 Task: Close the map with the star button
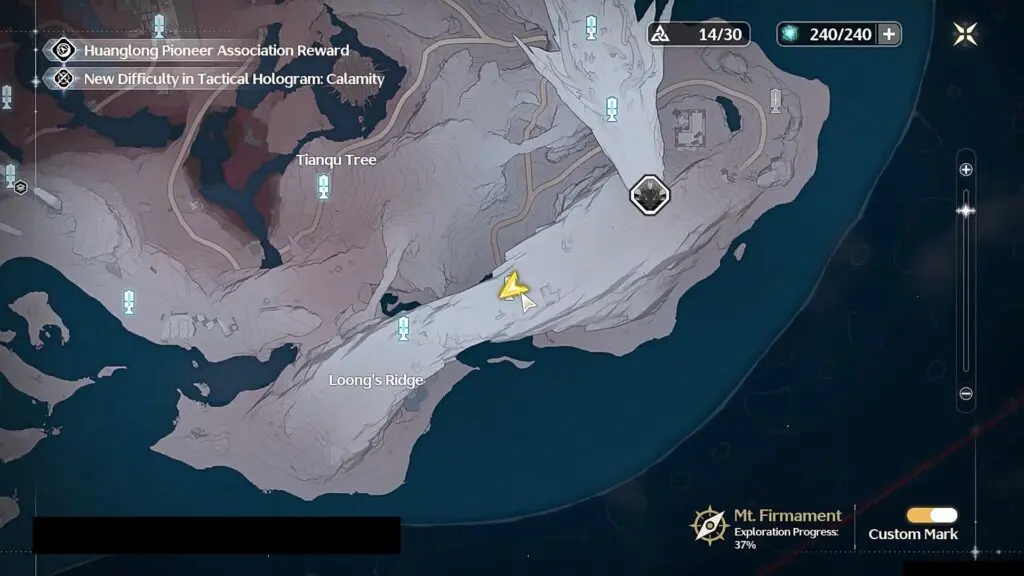point(966,34)
